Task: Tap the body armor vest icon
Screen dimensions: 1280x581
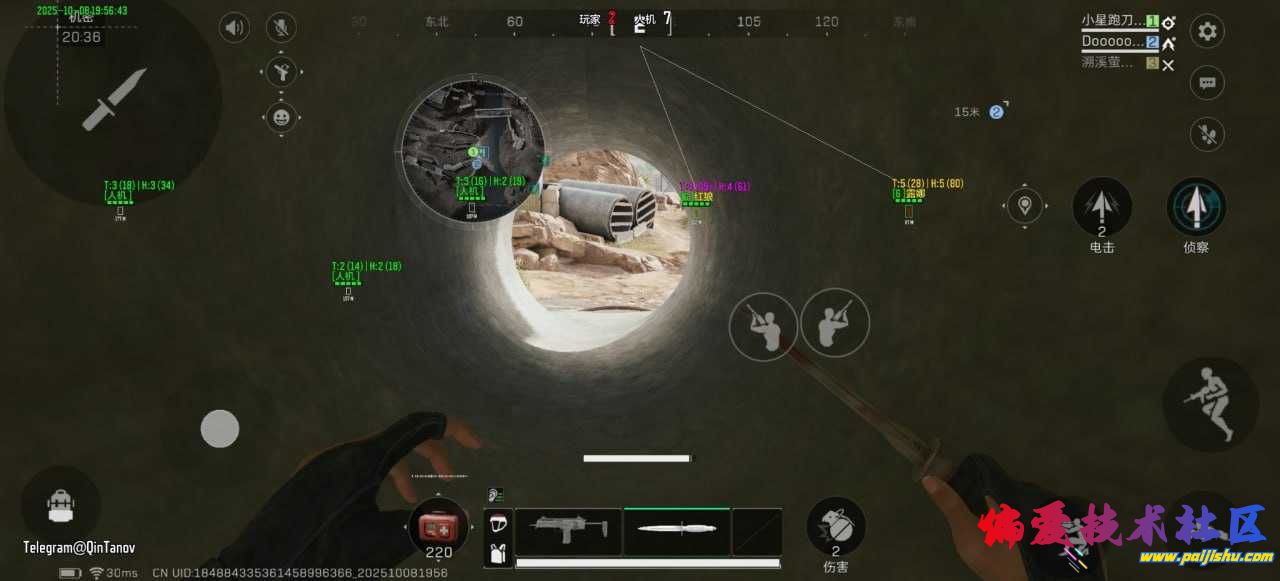Action: pyautogui.click(x=498, y=551)
